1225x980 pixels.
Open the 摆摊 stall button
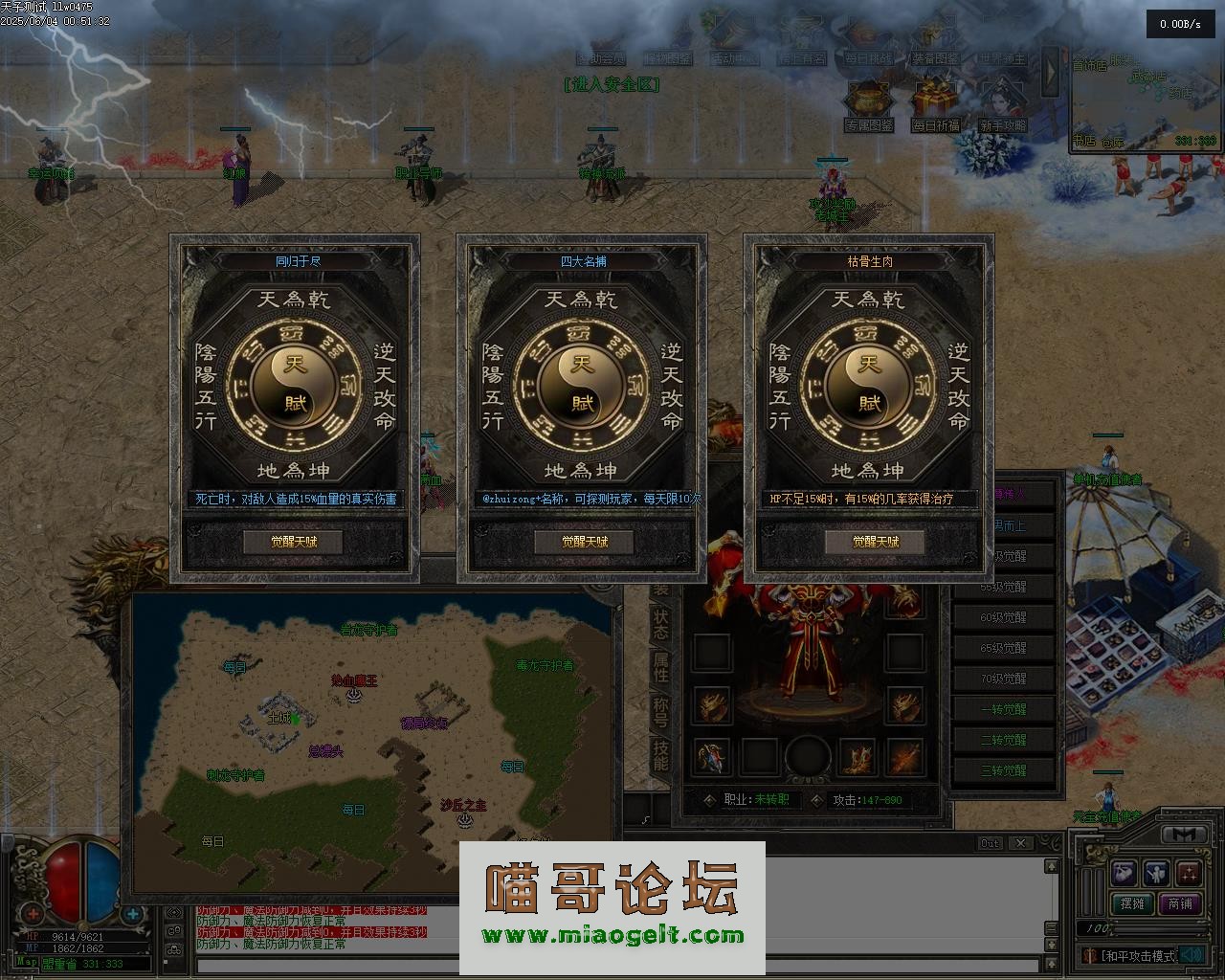click(1133, 903)
